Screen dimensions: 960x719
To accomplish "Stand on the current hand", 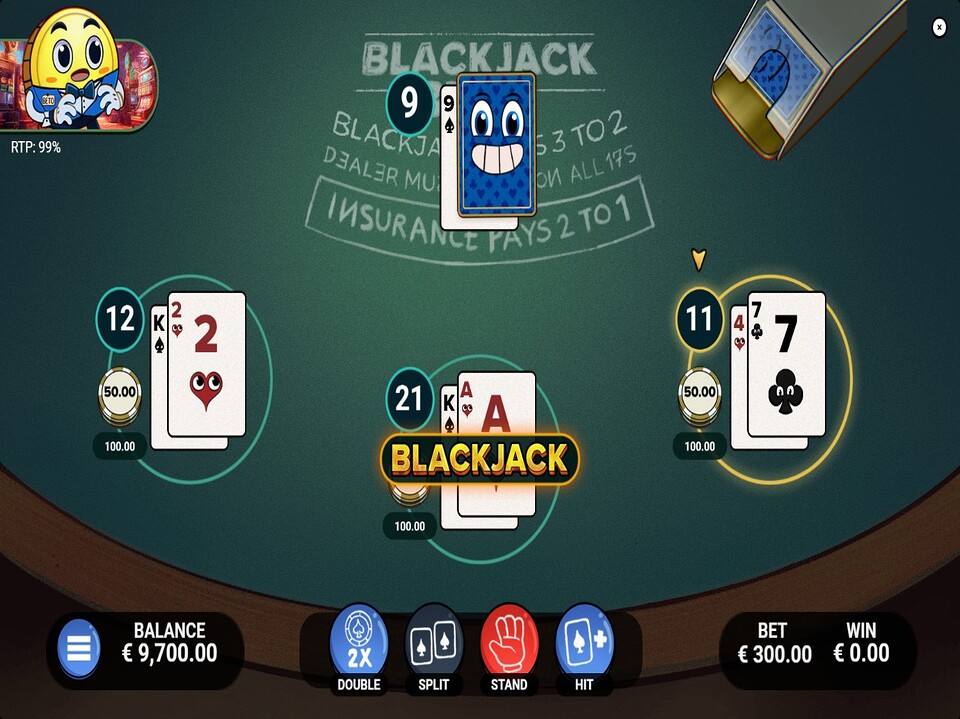I will [509, 641].
